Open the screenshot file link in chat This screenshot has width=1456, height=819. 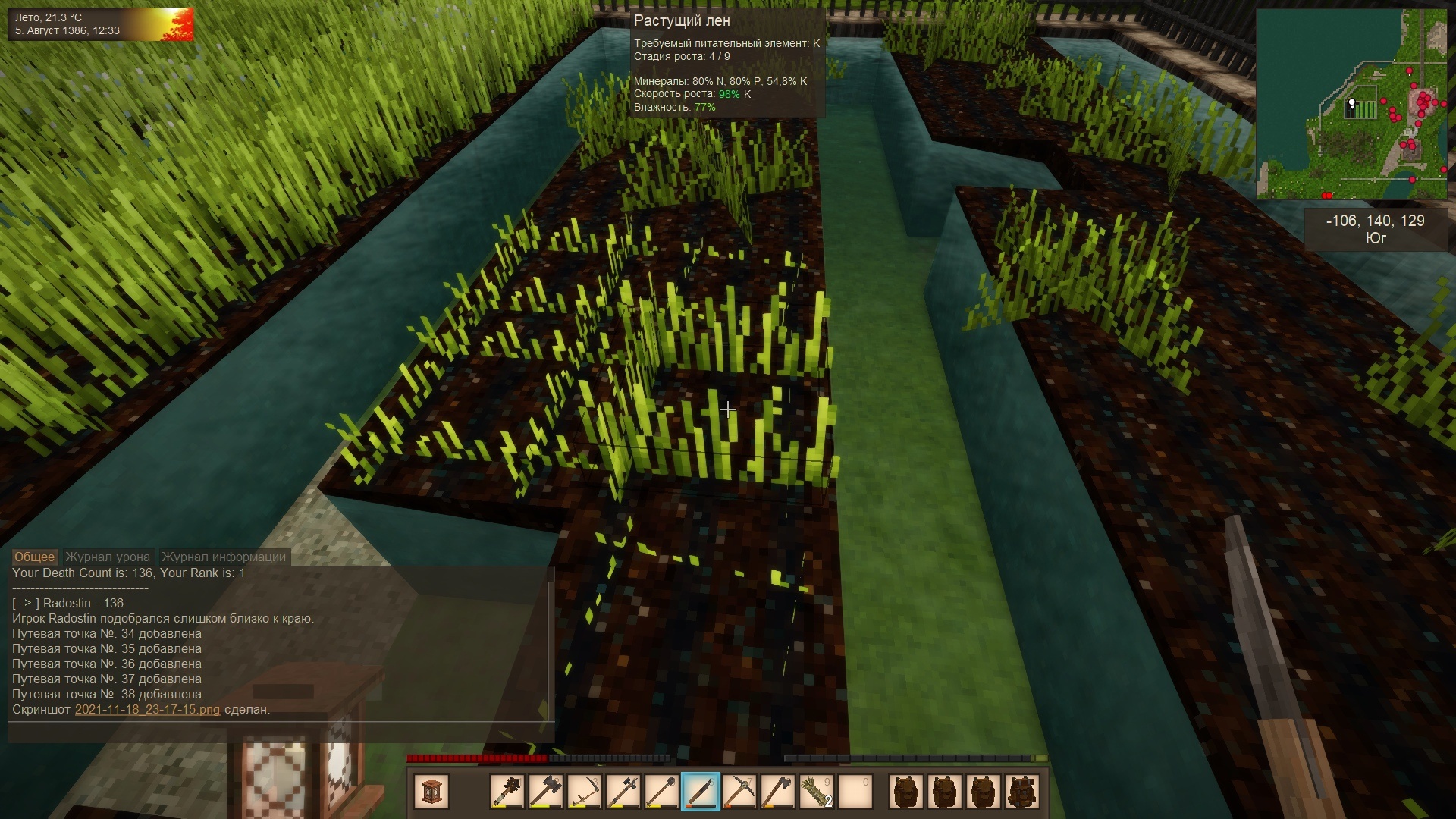[x=147, y=710]
